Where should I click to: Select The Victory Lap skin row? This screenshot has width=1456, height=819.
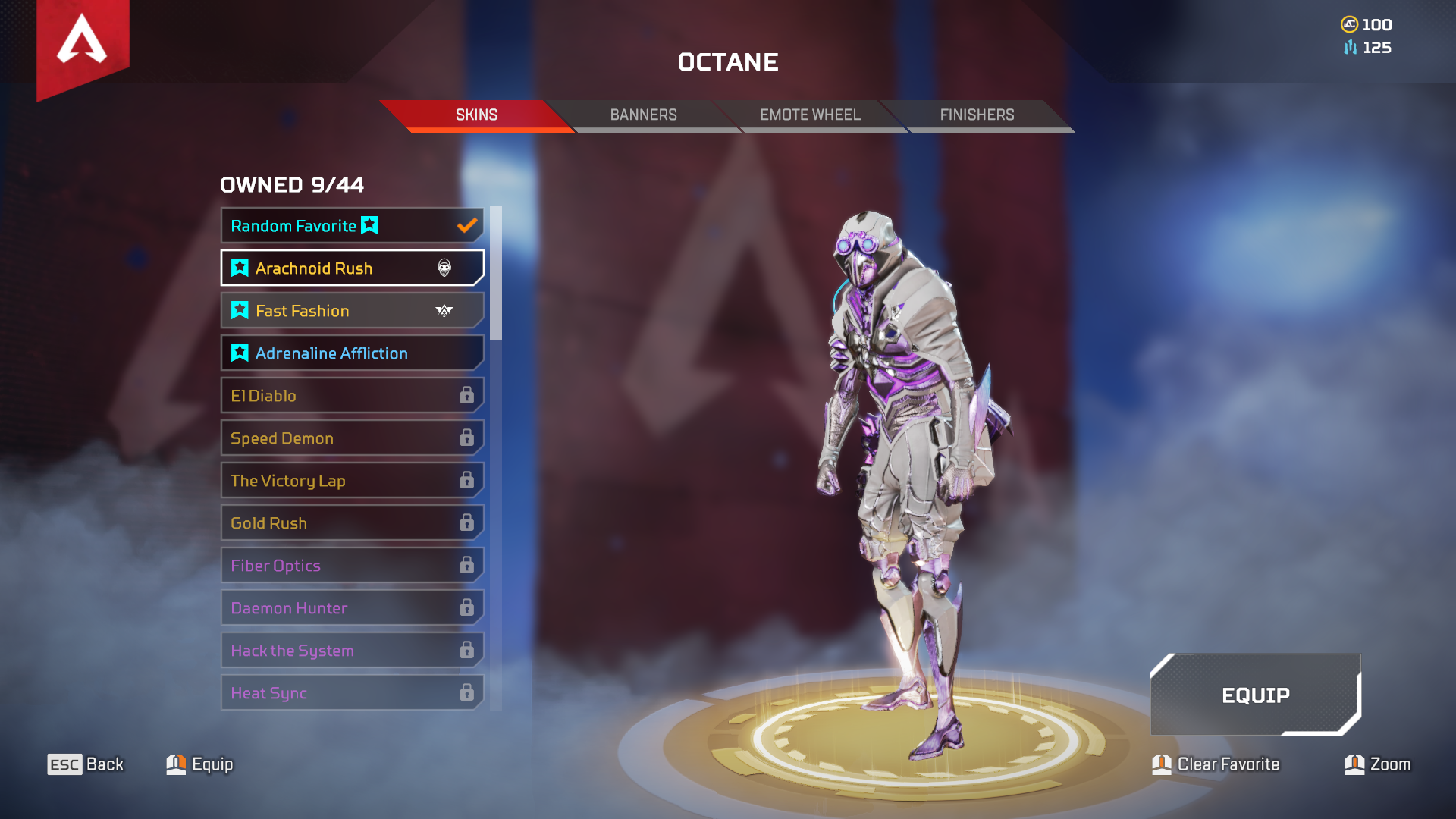click(352, 480)
